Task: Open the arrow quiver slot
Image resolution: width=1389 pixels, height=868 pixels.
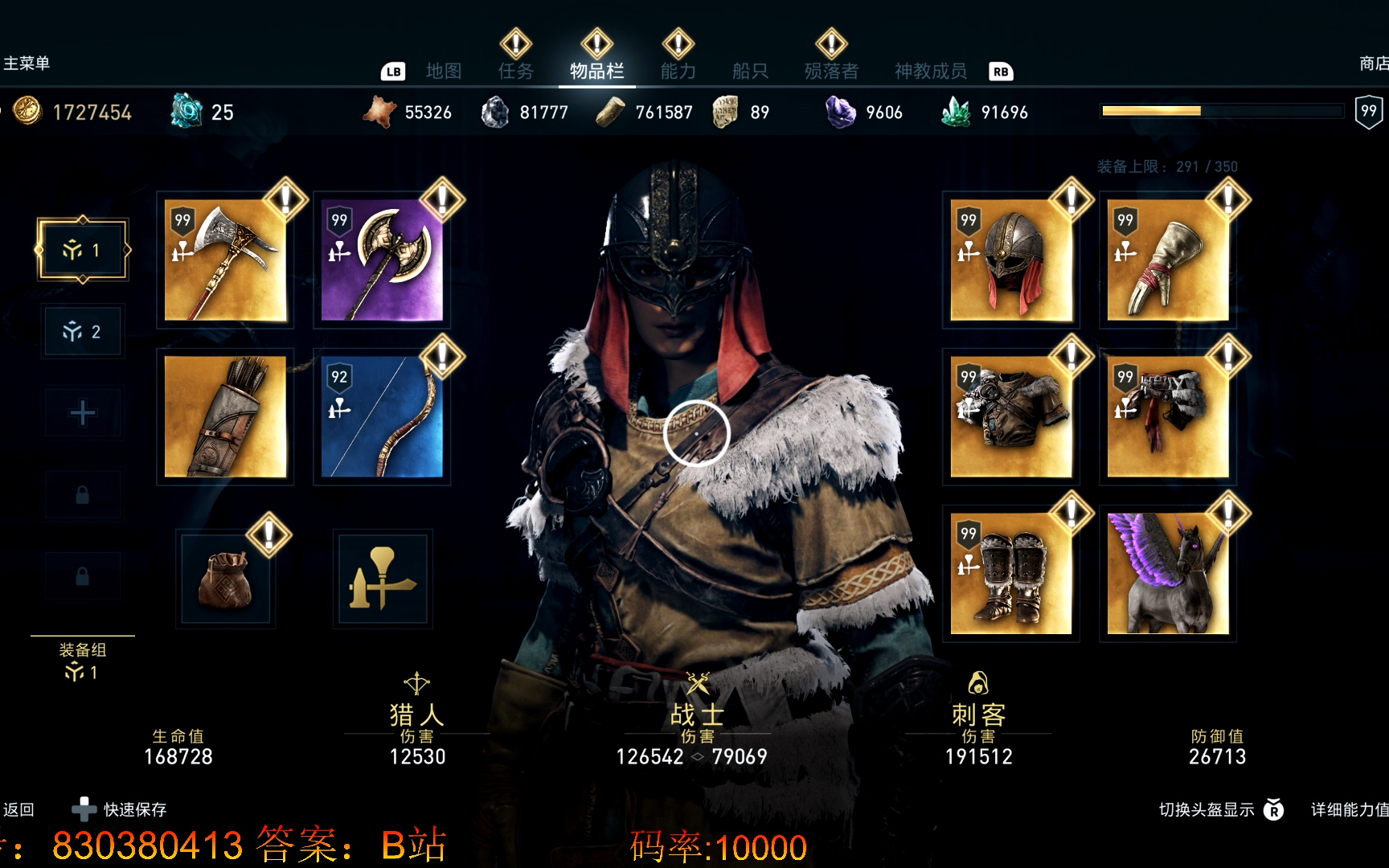Action: pos(225,417)
